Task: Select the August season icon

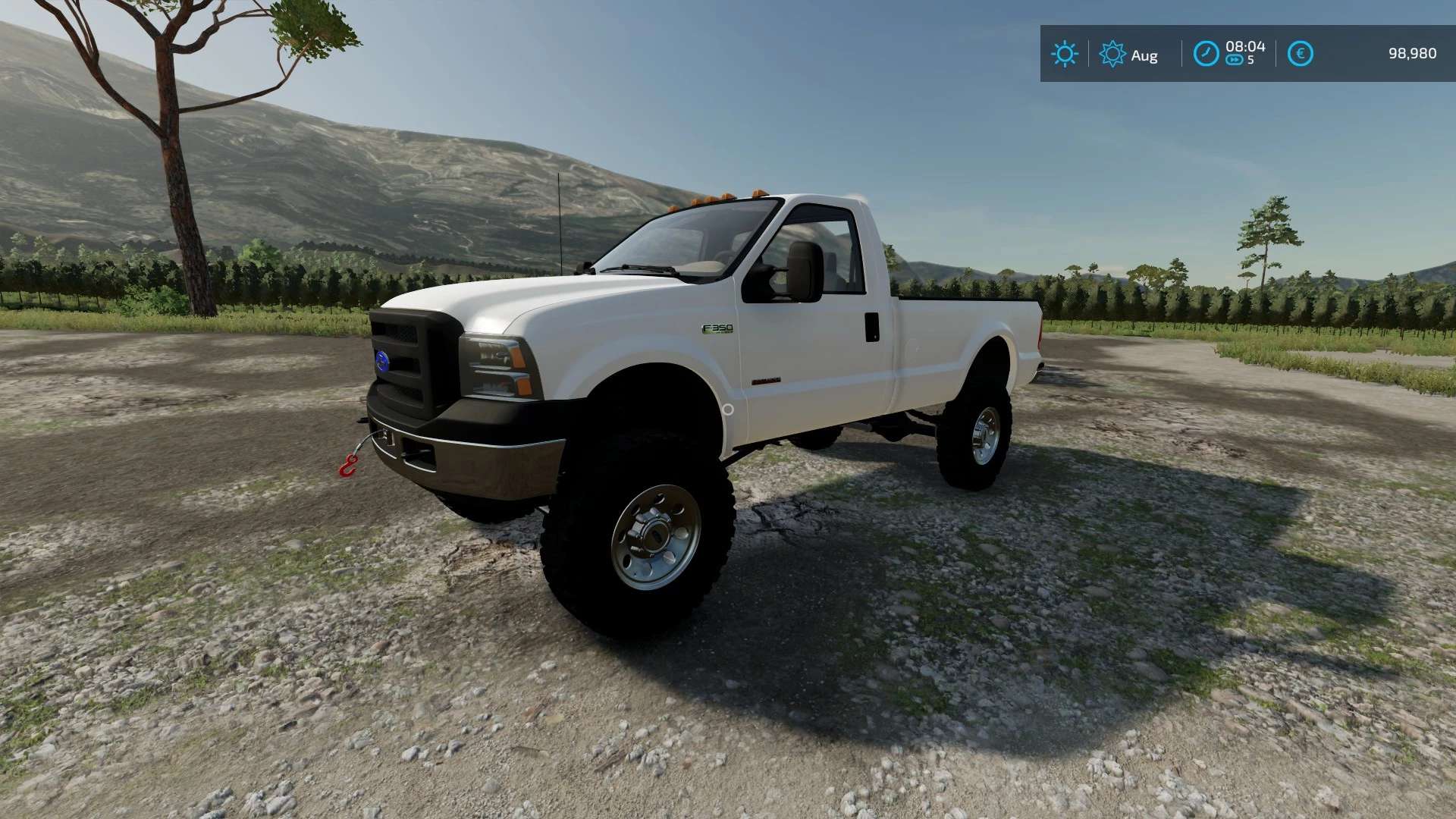Action: [1112, 54]
